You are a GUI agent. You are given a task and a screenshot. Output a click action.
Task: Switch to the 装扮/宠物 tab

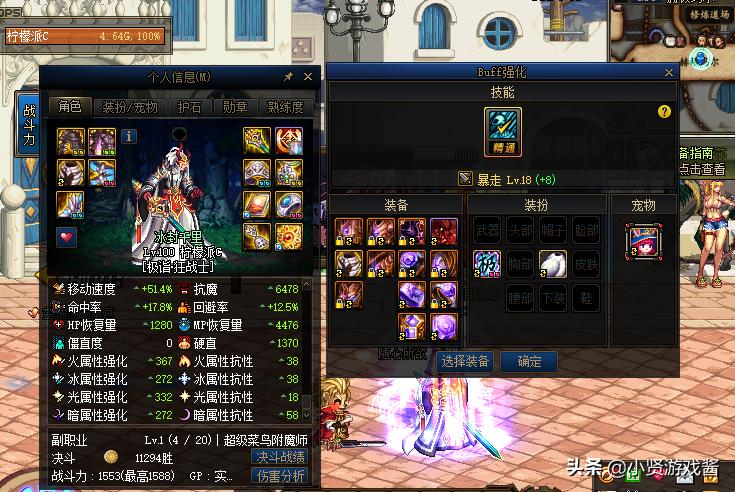point(131,107)
